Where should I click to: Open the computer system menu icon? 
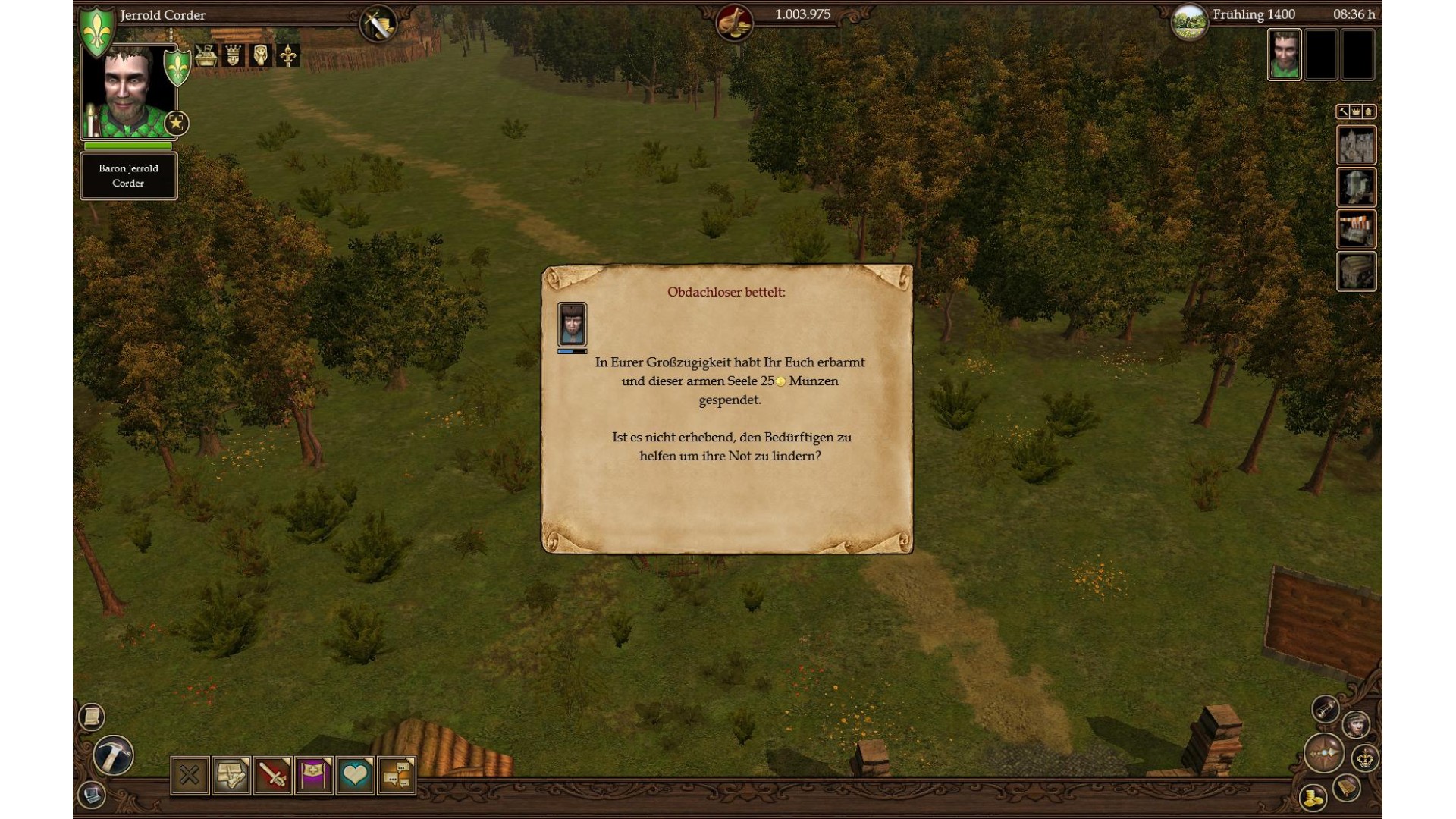[x=92, y=795]
